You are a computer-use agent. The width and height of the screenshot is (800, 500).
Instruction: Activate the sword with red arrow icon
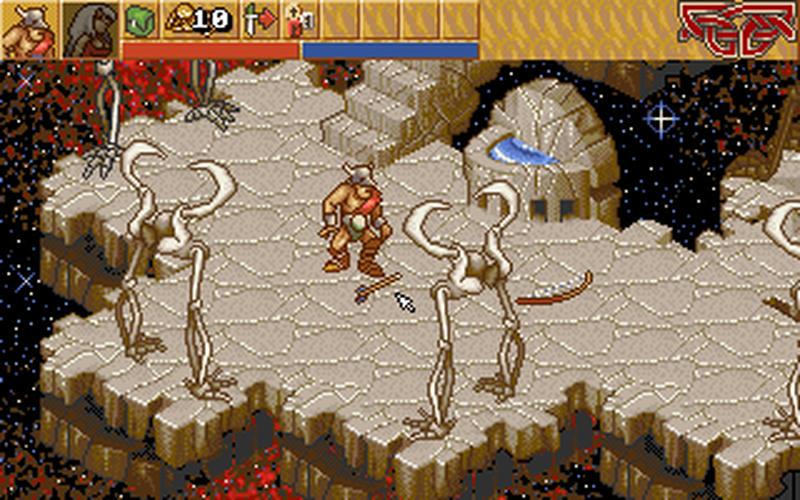tap(259, 19)
